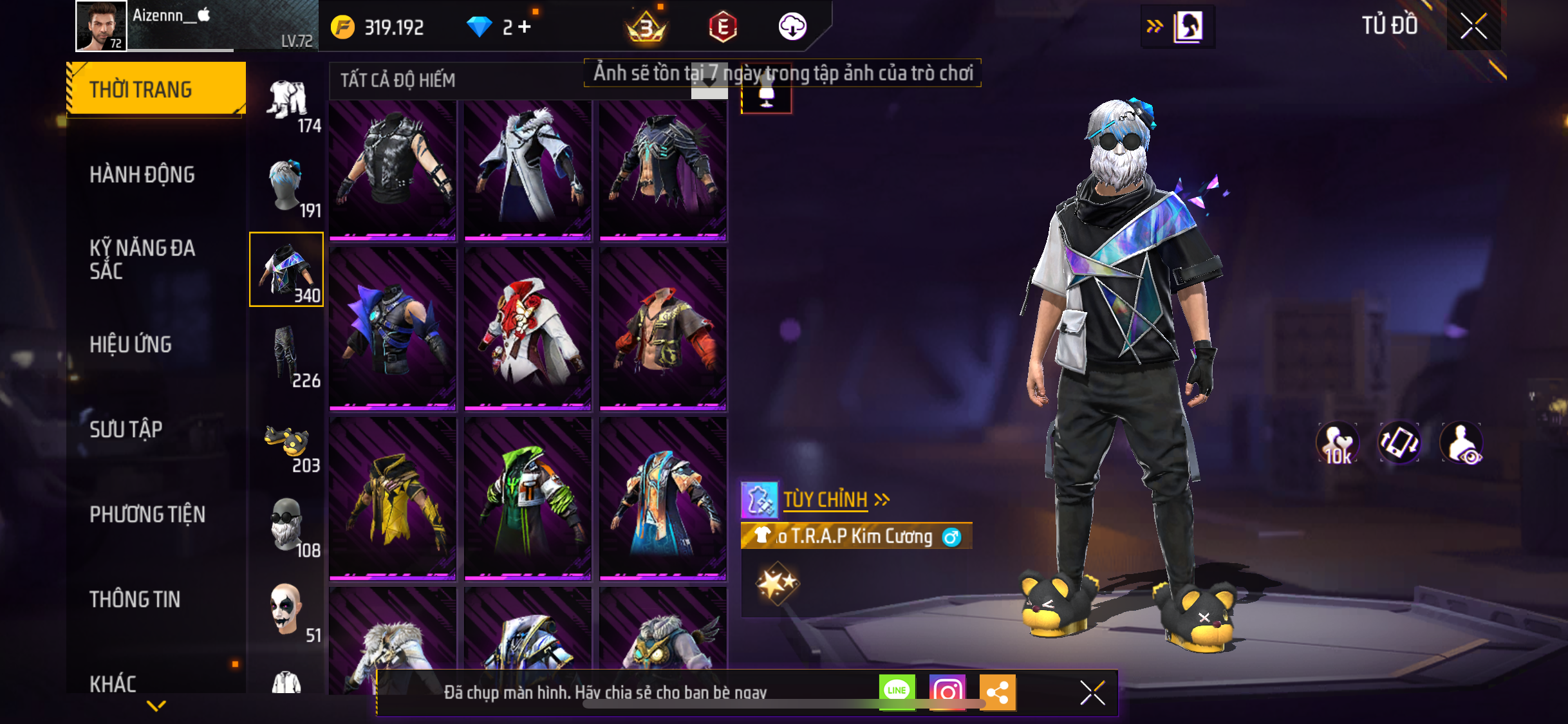
Task: Switch to the Hành Động tab
Action: pyautogui.click(x=142, y=174)
